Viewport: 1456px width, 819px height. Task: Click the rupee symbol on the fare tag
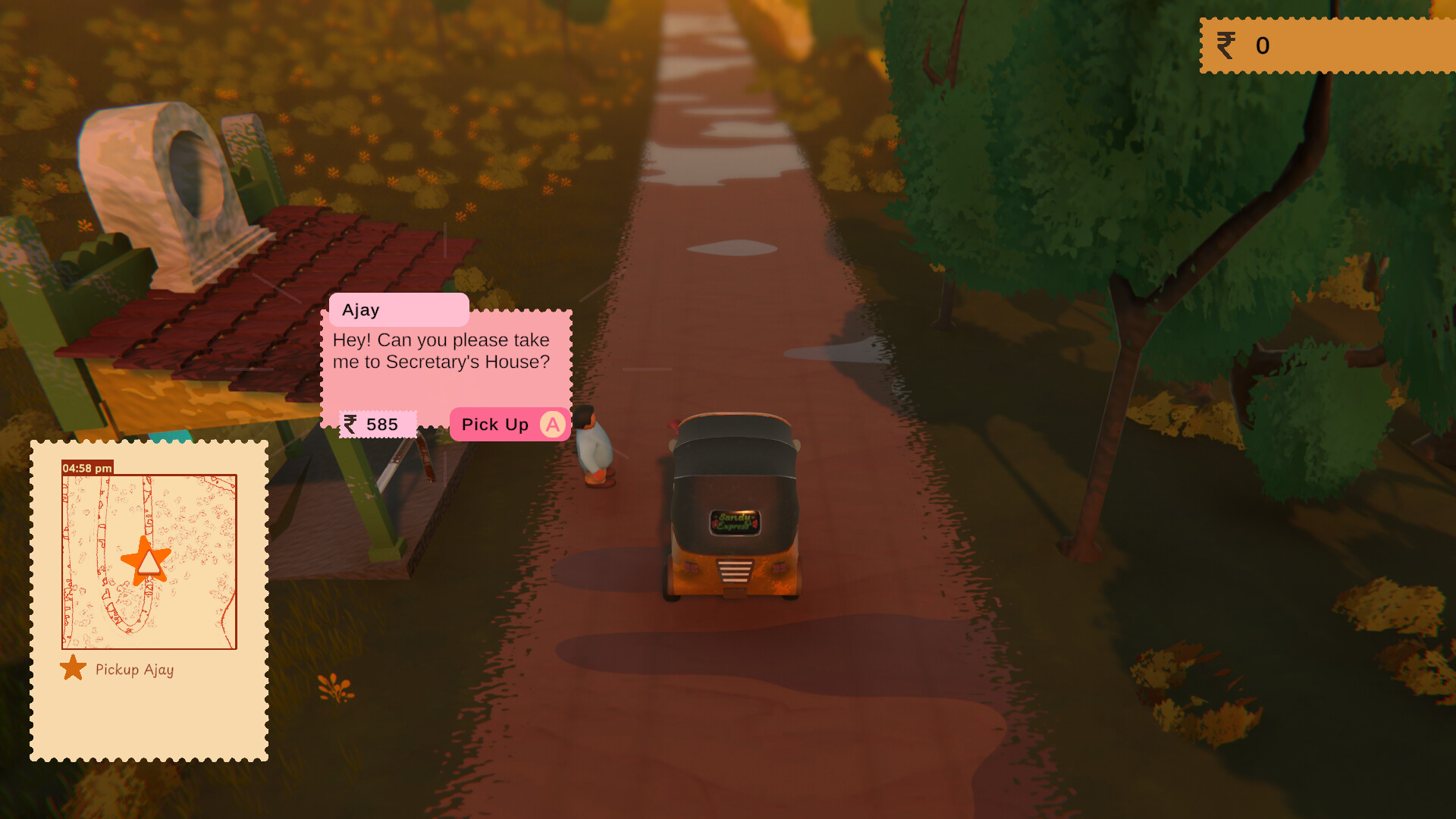point(350,424)
